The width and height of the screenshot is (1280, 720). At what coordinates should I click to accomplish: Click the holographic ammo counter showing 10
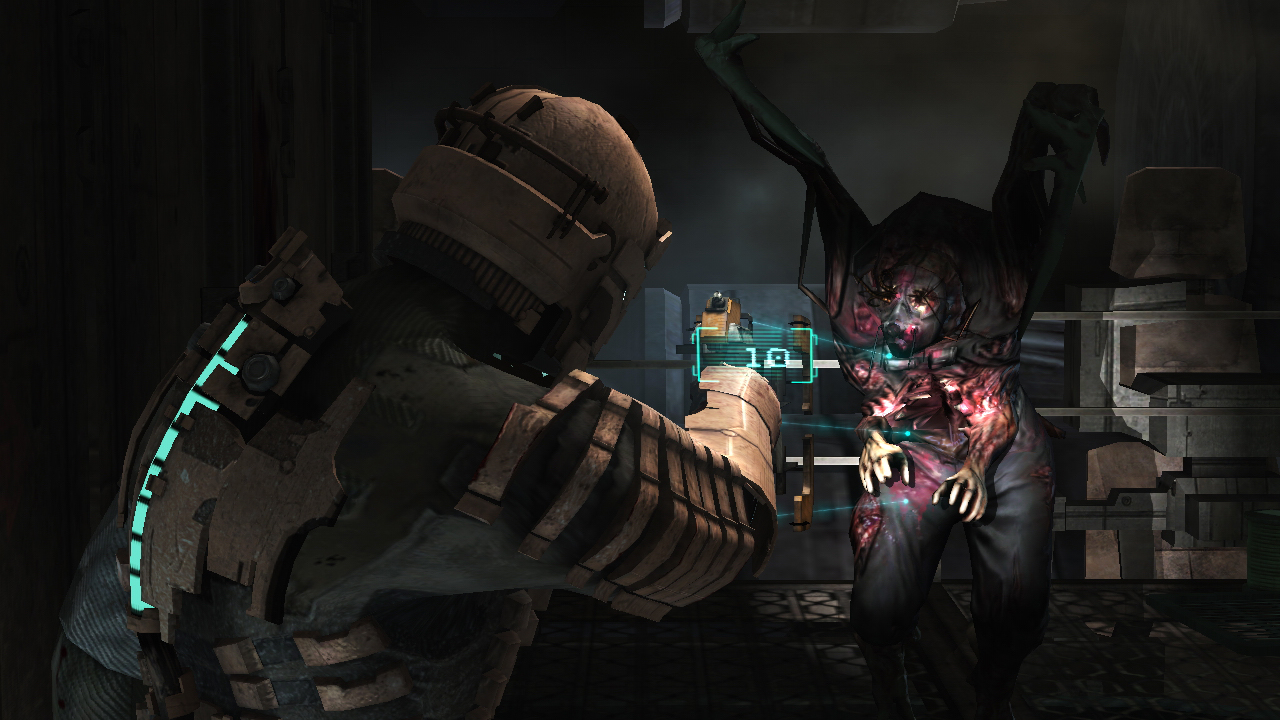pyautogui.click(x=765, y=356)
